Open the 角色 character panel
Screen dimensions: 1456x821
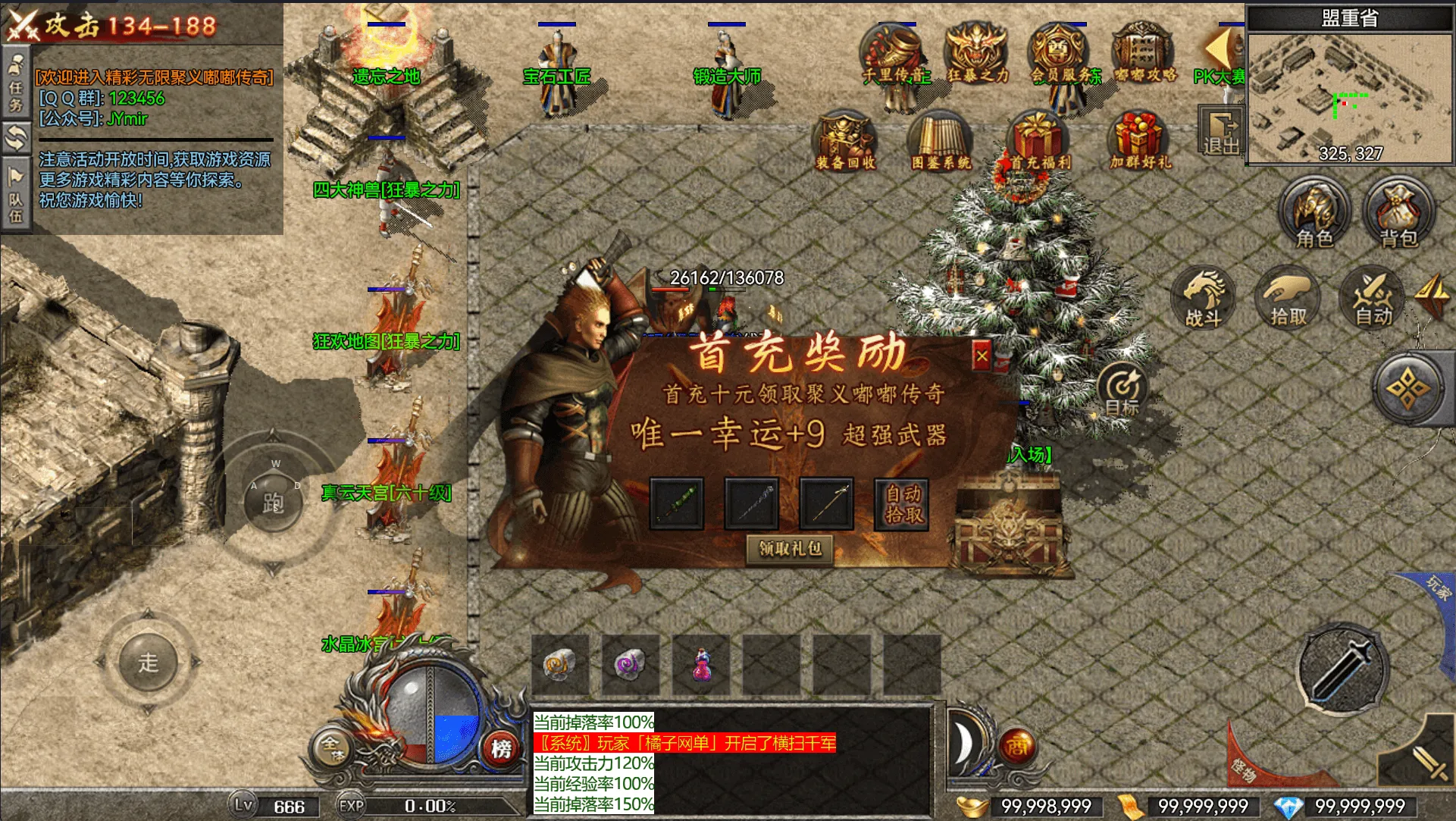pos(1314,213)
